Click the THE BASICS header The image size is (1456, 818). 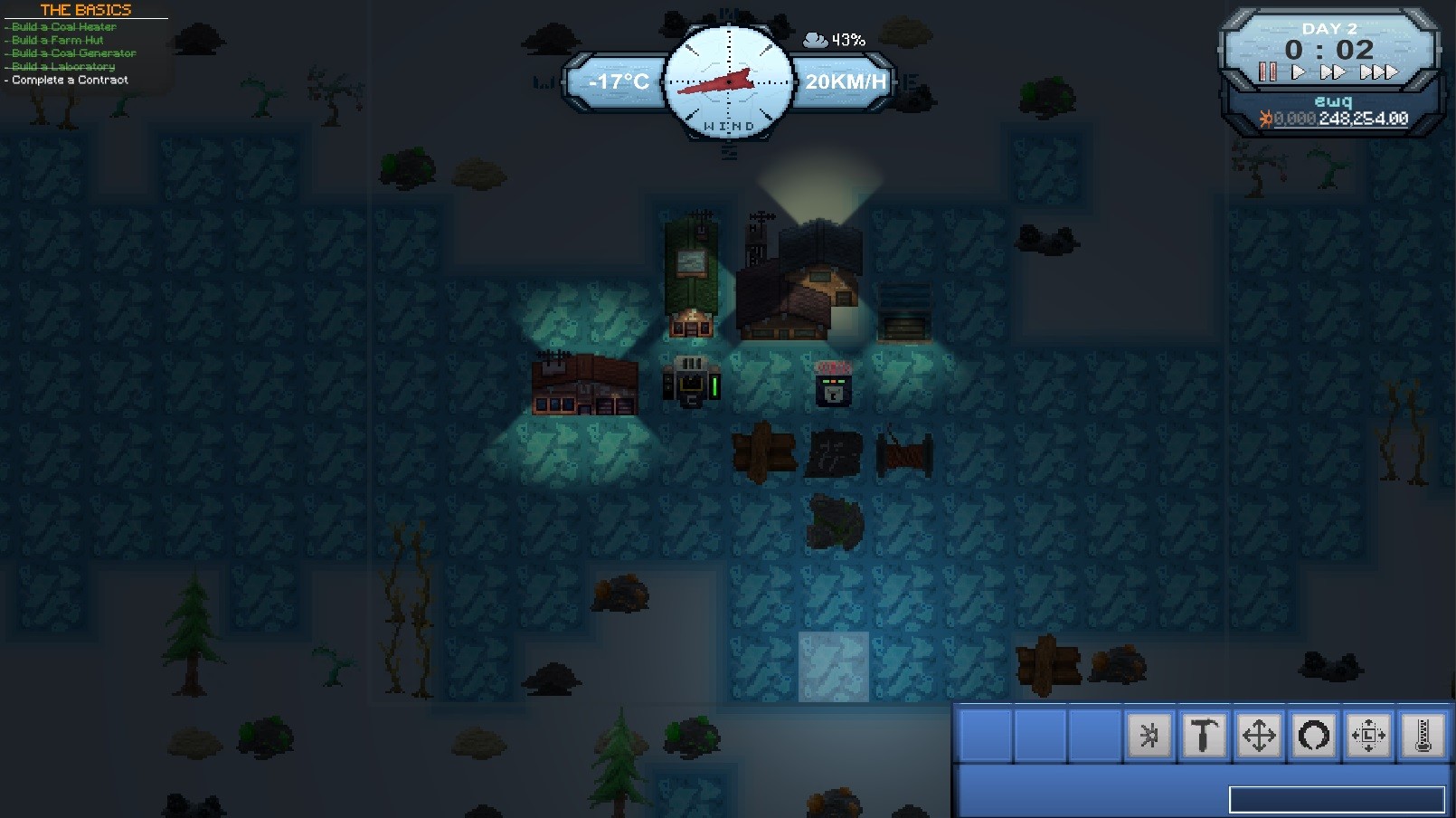click(x=86, y=11)
